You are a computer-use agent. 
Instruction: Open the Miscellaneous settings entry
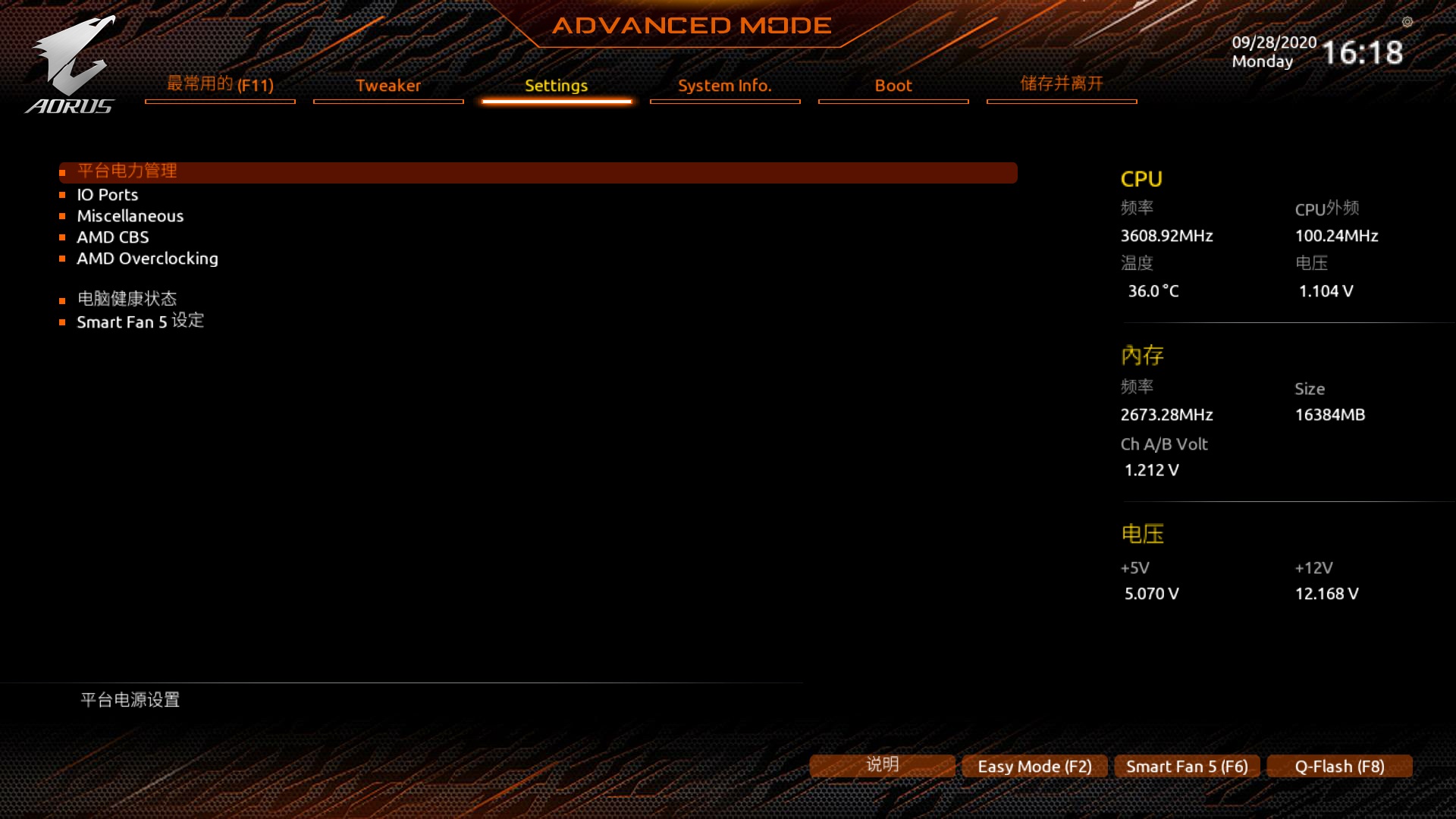click(x=130, y=215)
